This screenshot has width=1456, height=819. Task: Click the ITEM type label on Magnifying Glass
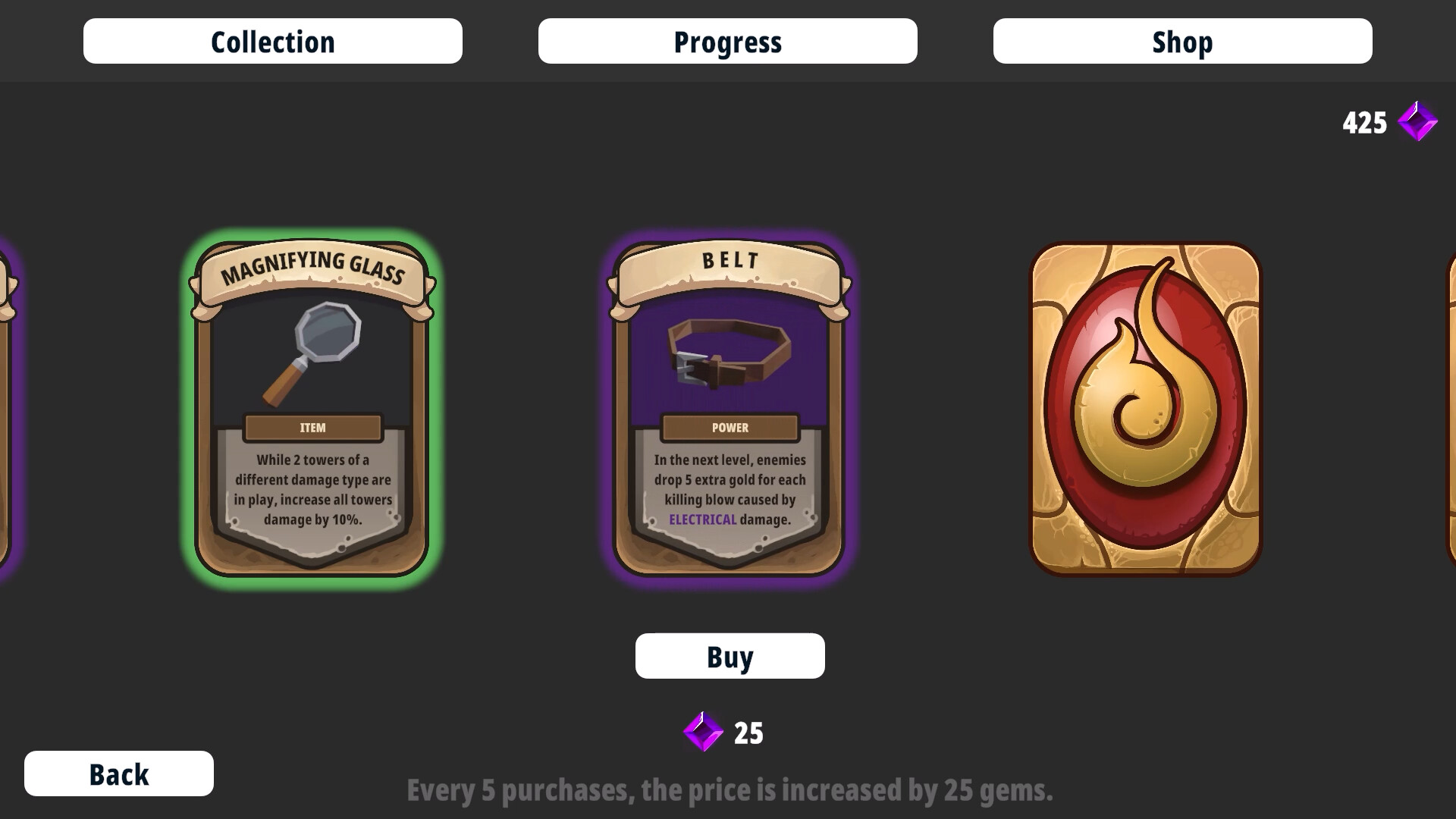[312, 427]
